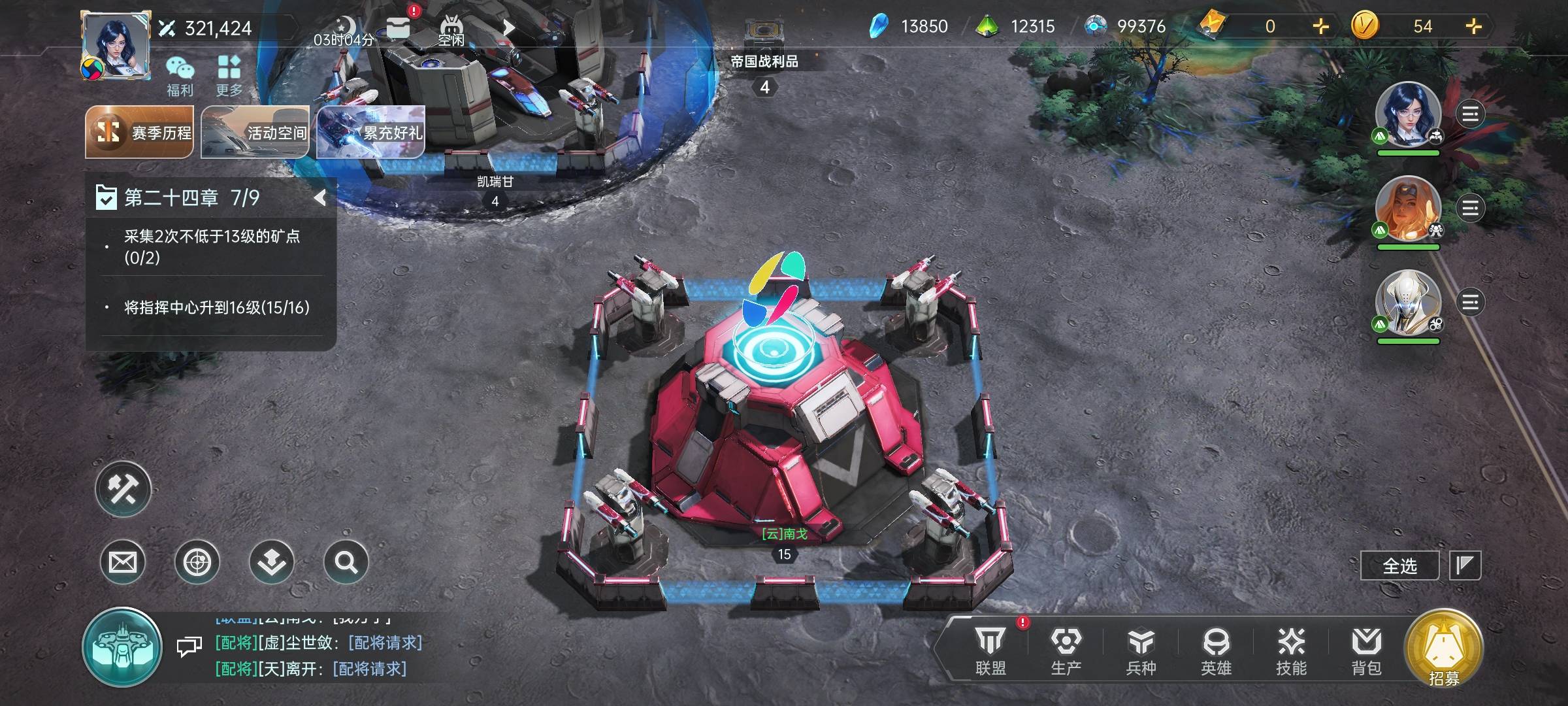1568x706 pixels.
Task: Open the magnifying glass search button
Action: pyautogui.click(x=346, y=562)
